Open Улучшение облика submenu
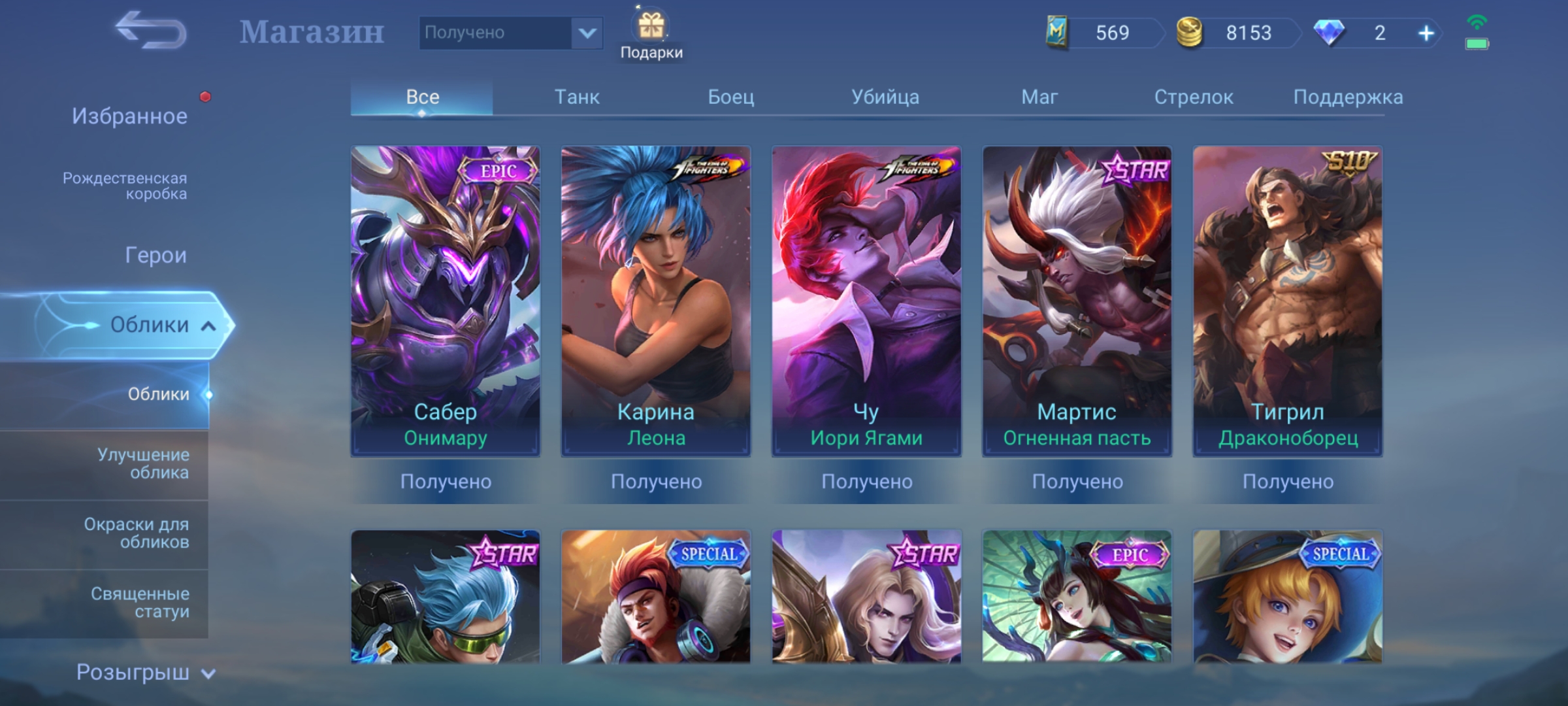Viewport: 1568px width, 706px height. click(143, 463)
